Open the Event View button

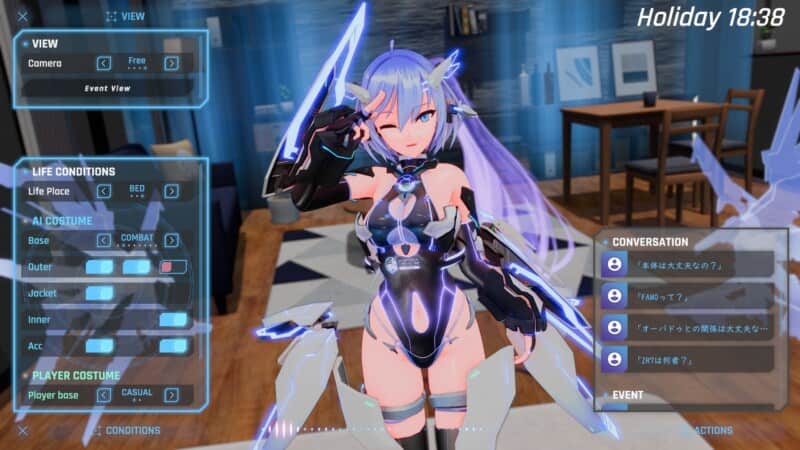point(108,88)
